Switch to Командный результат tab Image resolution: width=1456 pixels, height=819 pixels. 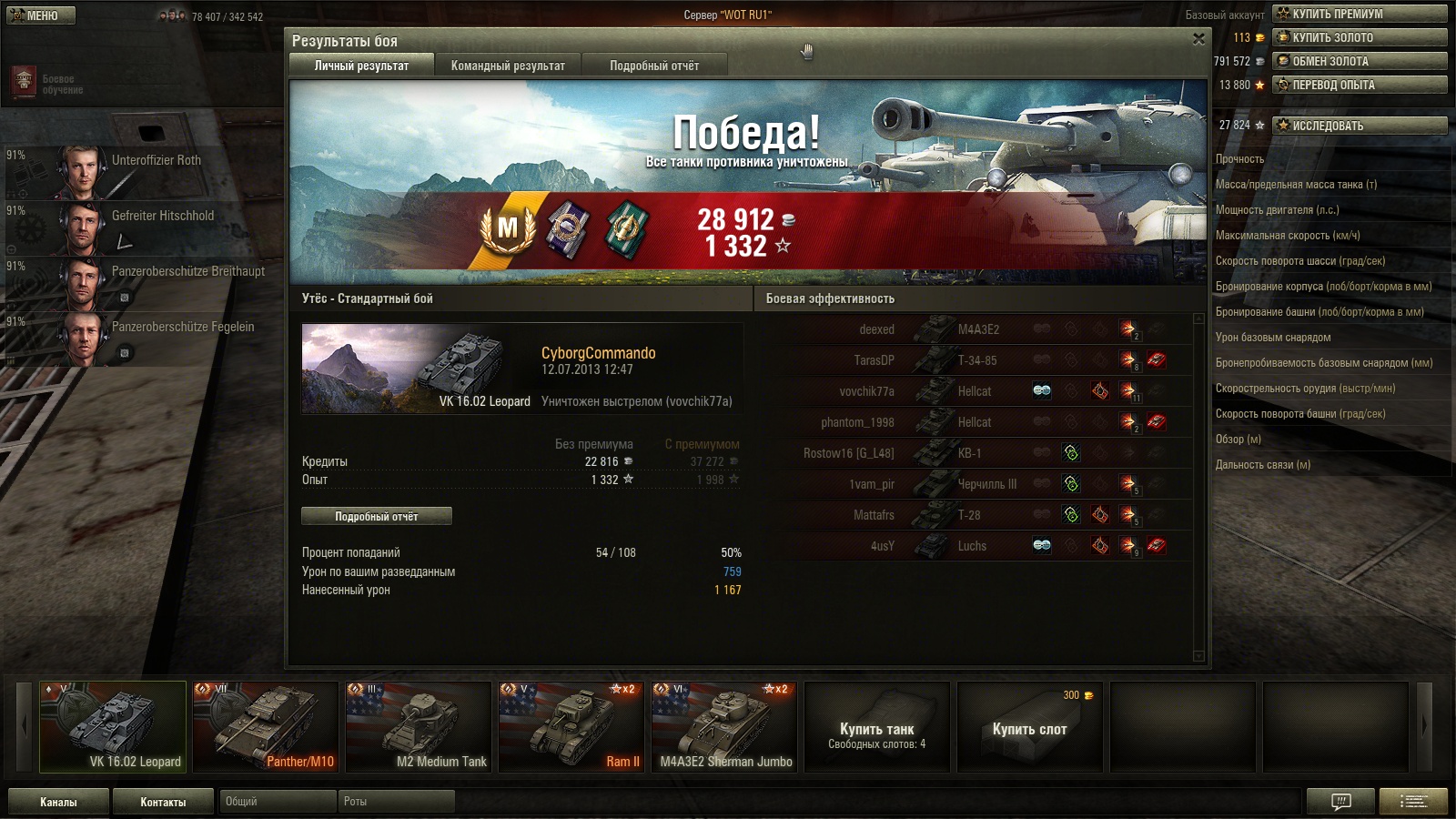point(508,66)
